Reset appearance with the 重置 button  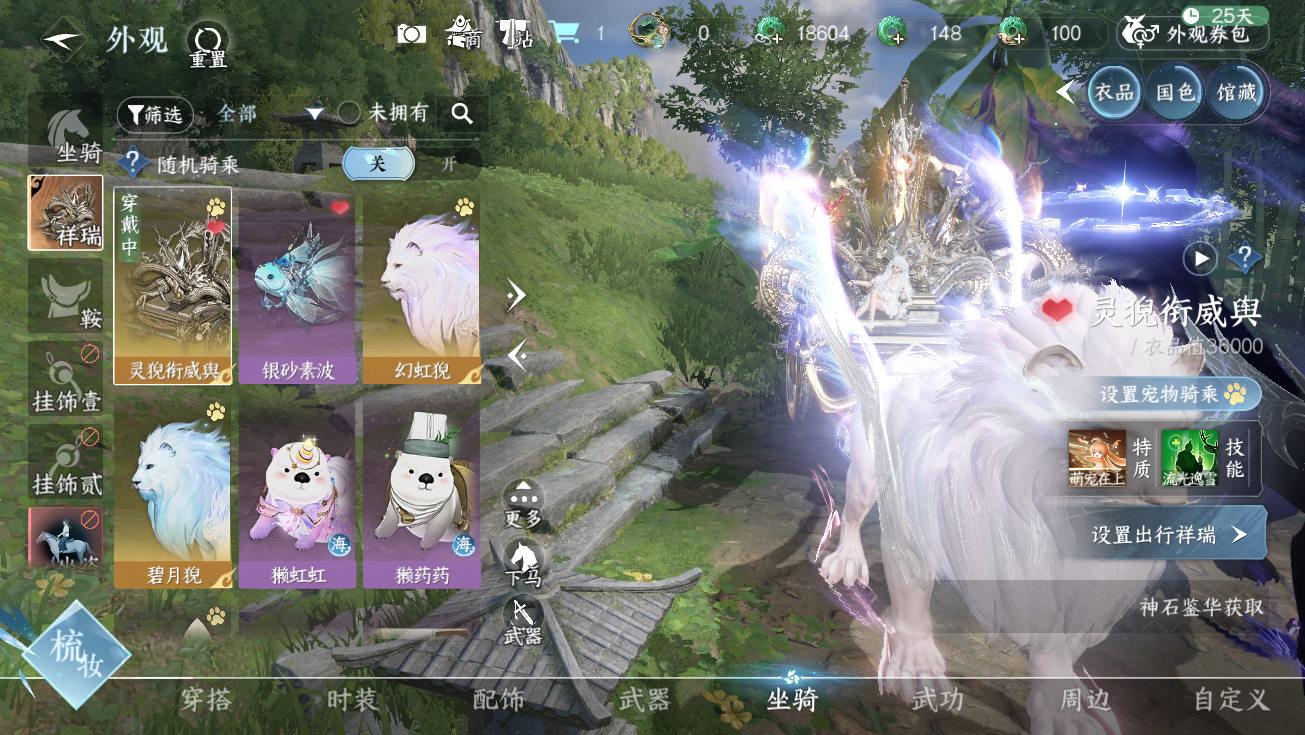(x=208, y=44)
